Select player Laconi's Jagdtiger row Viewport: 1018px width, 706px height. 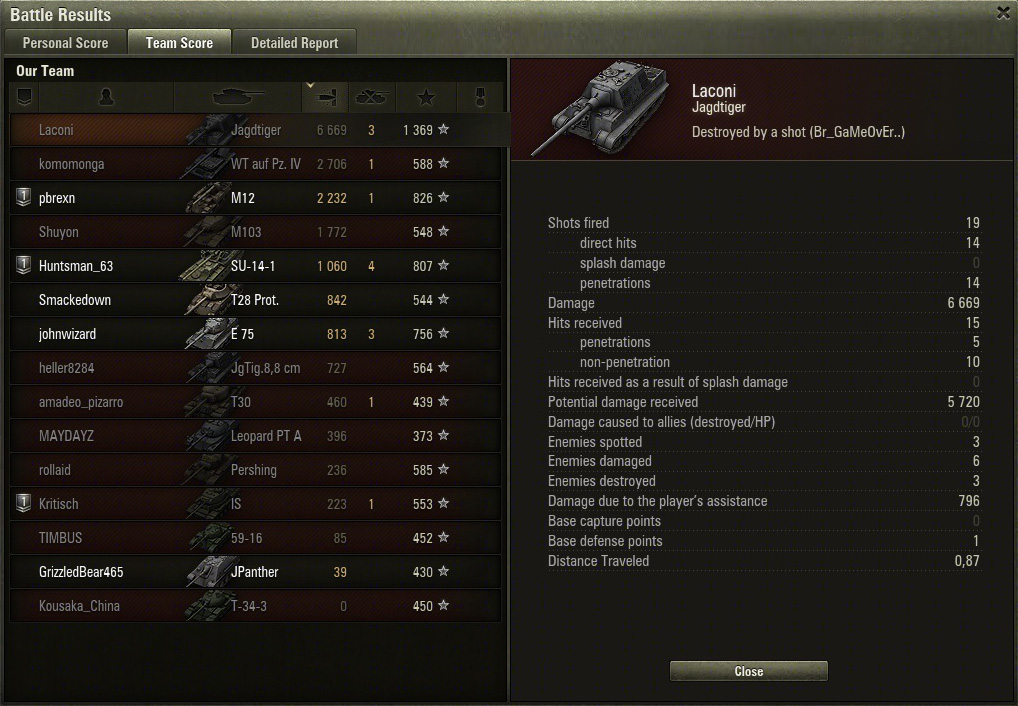tap(255, 130)
